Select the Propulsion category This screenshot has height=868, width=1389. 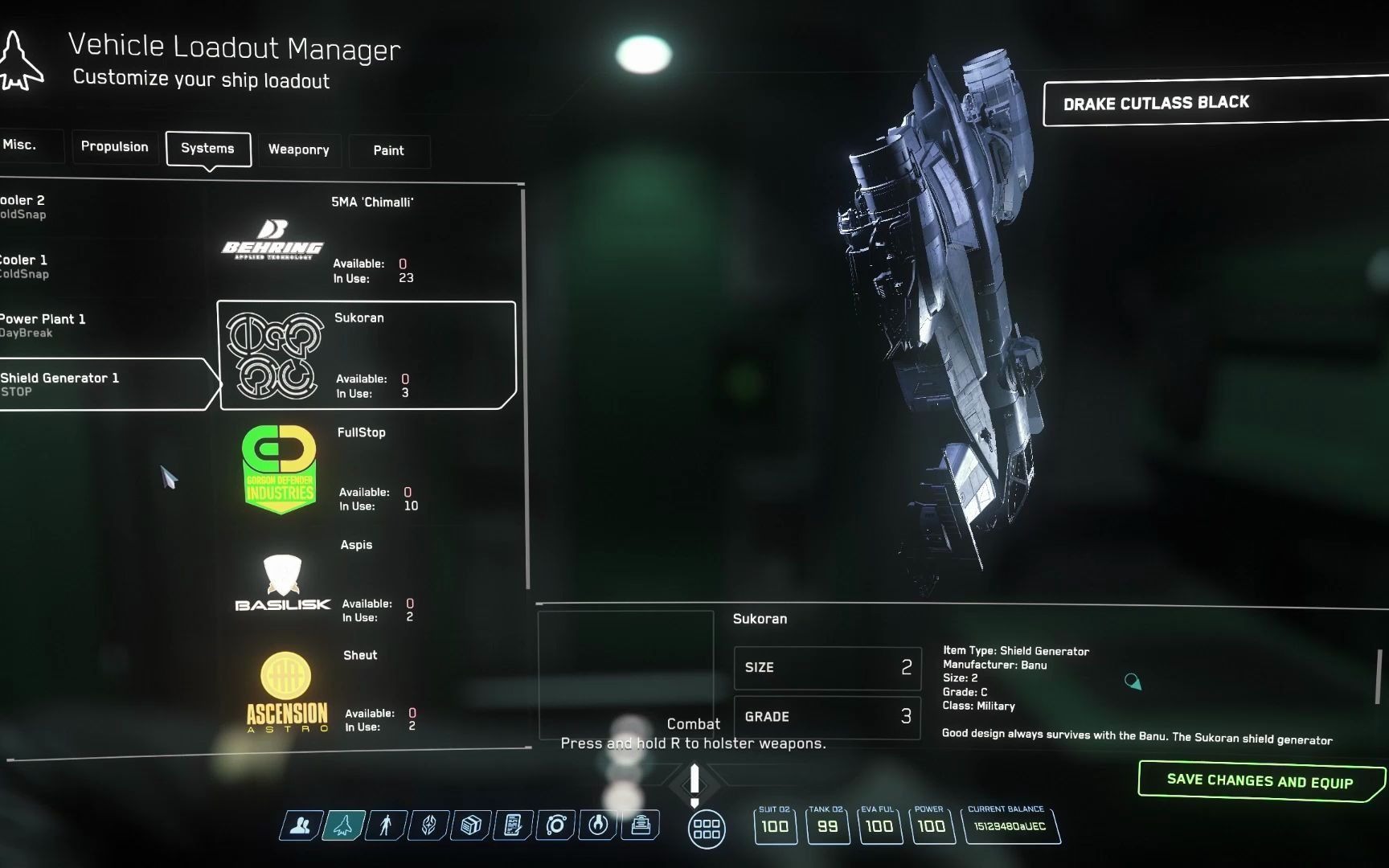click(x=114, y=146)
